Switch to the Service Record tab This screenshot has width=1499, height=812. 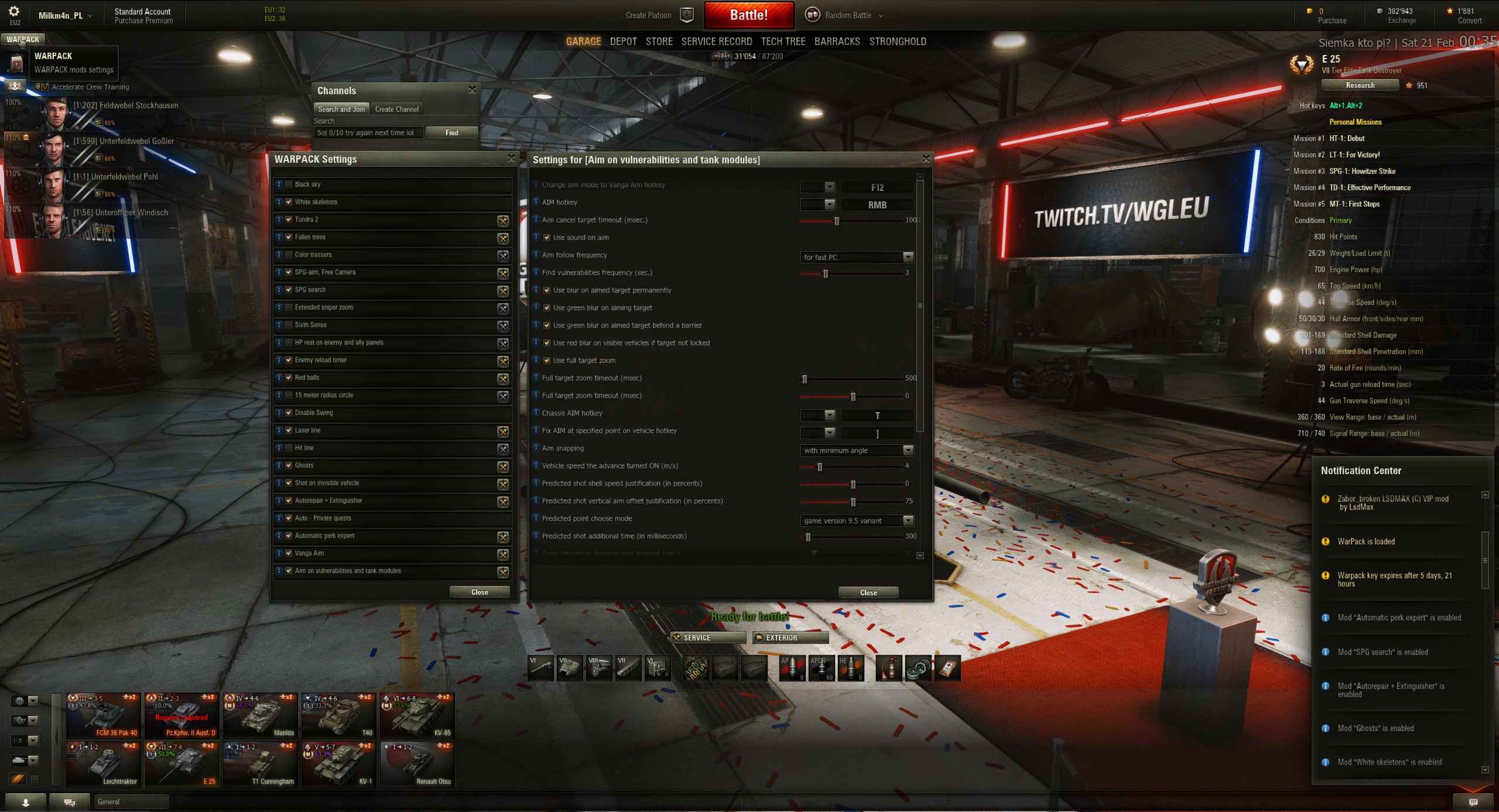(716, 42)
